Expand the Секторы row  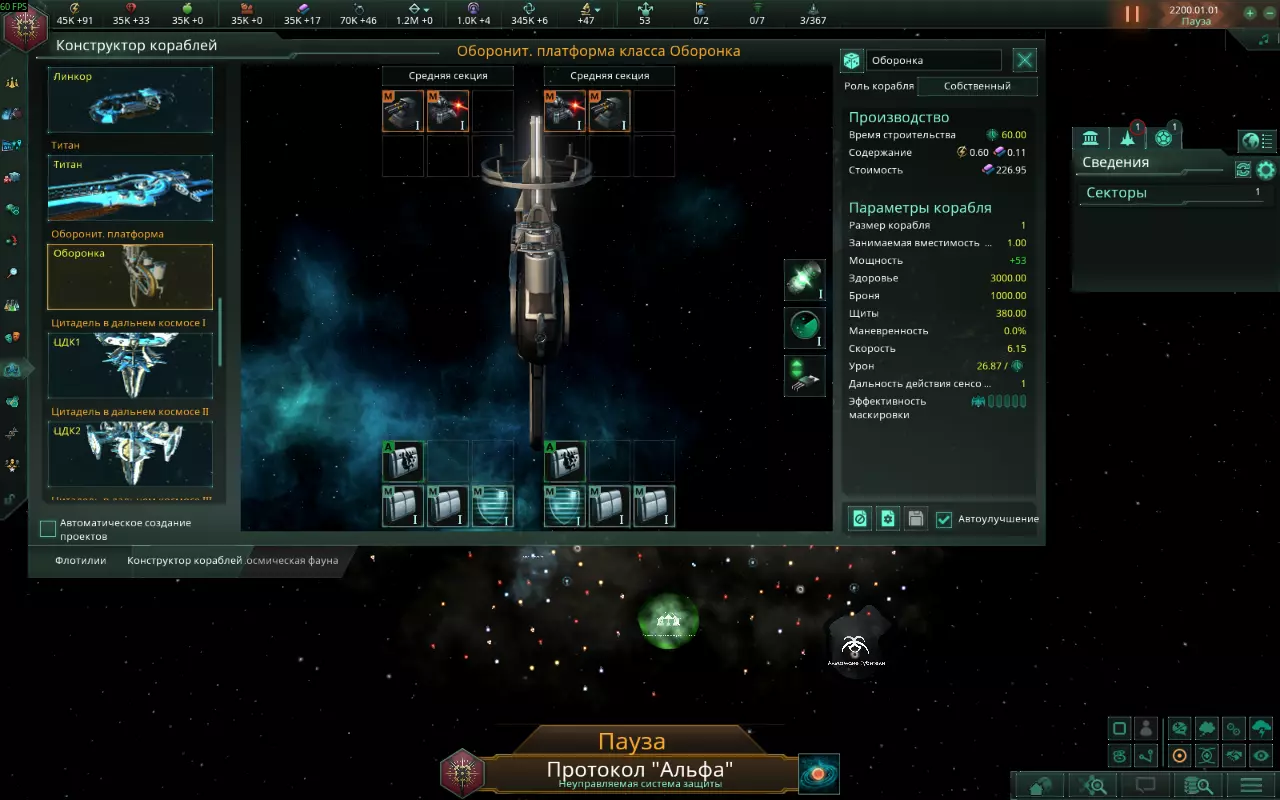click(x=1172, y=193)
